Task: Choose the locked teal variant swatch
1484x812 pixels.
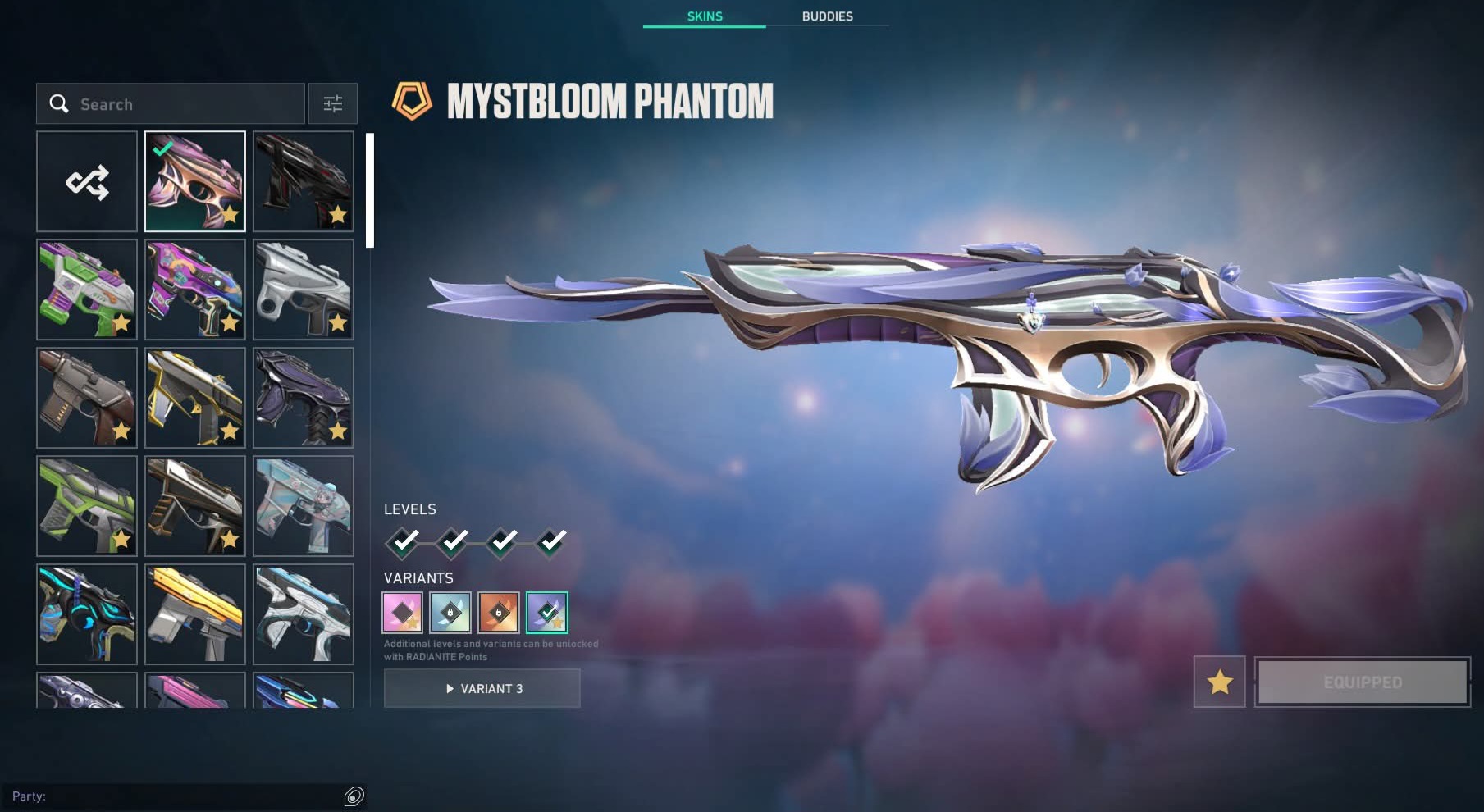Action: 450,613
